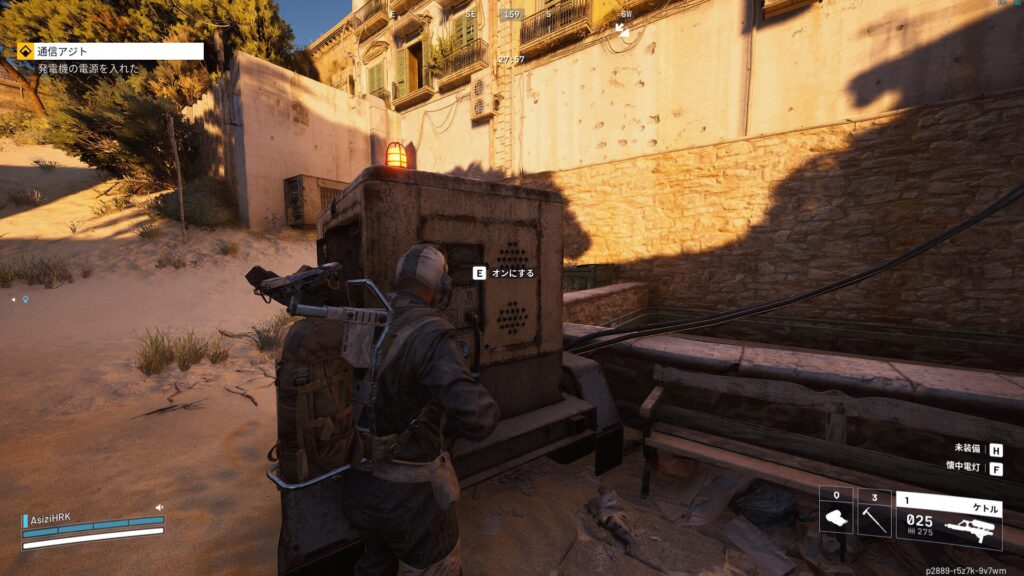1024x576 pixels.
Task: Select the slot 0 cloth item
Action: point(836,512)
